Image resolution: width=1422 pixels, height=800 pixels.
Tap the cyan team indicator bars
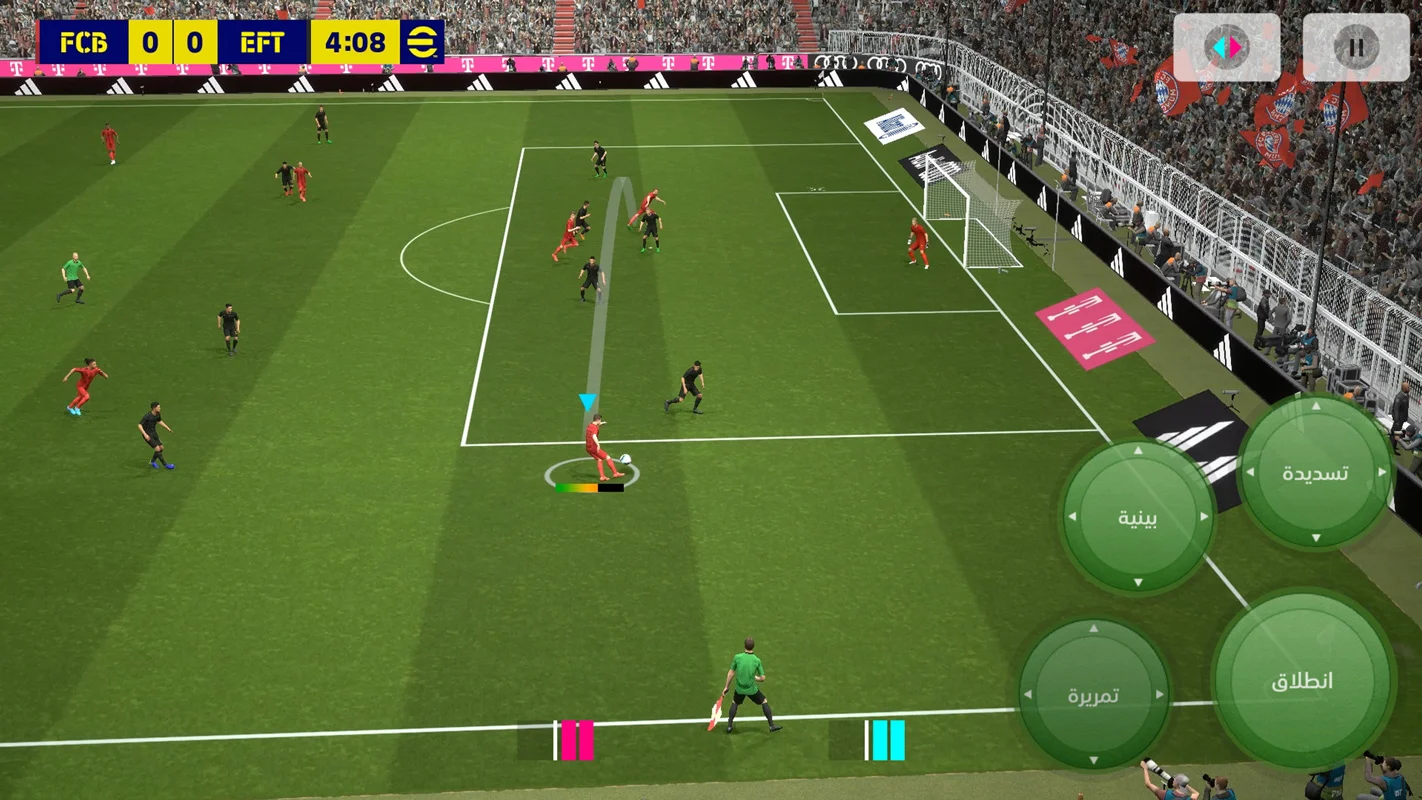tap(890, 740)
